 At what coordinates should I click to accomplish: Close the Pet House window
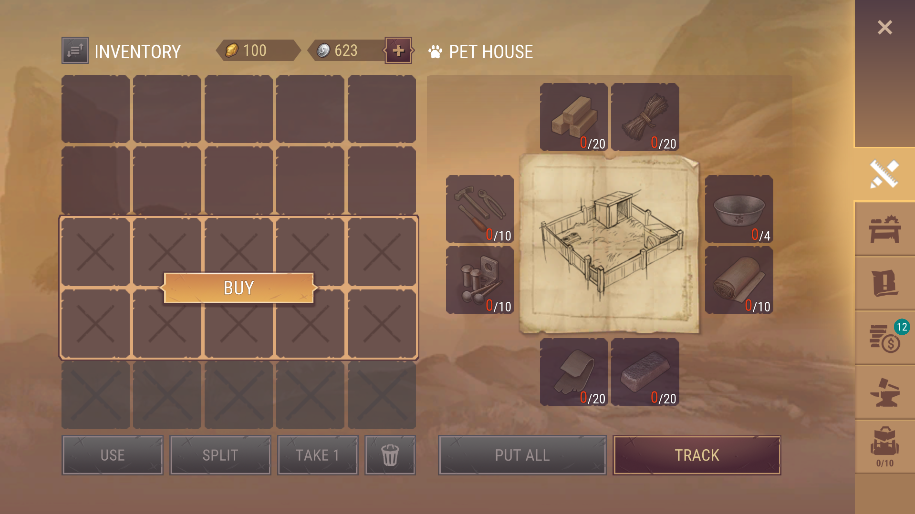pyautogui.click(x=884, y=28)
